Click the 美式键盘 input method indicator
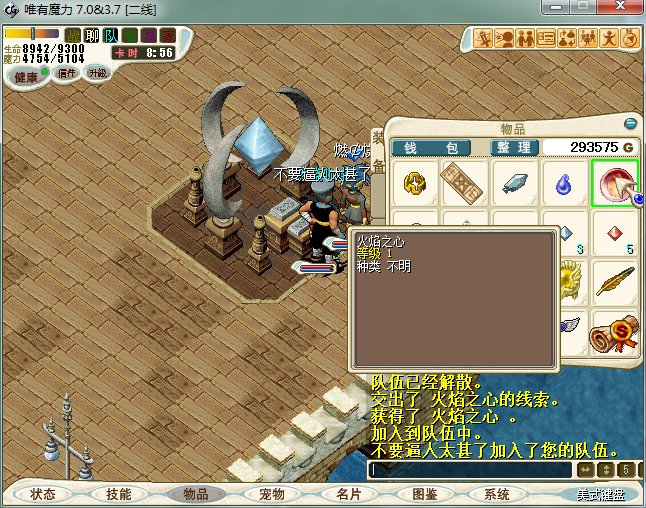 607,494
